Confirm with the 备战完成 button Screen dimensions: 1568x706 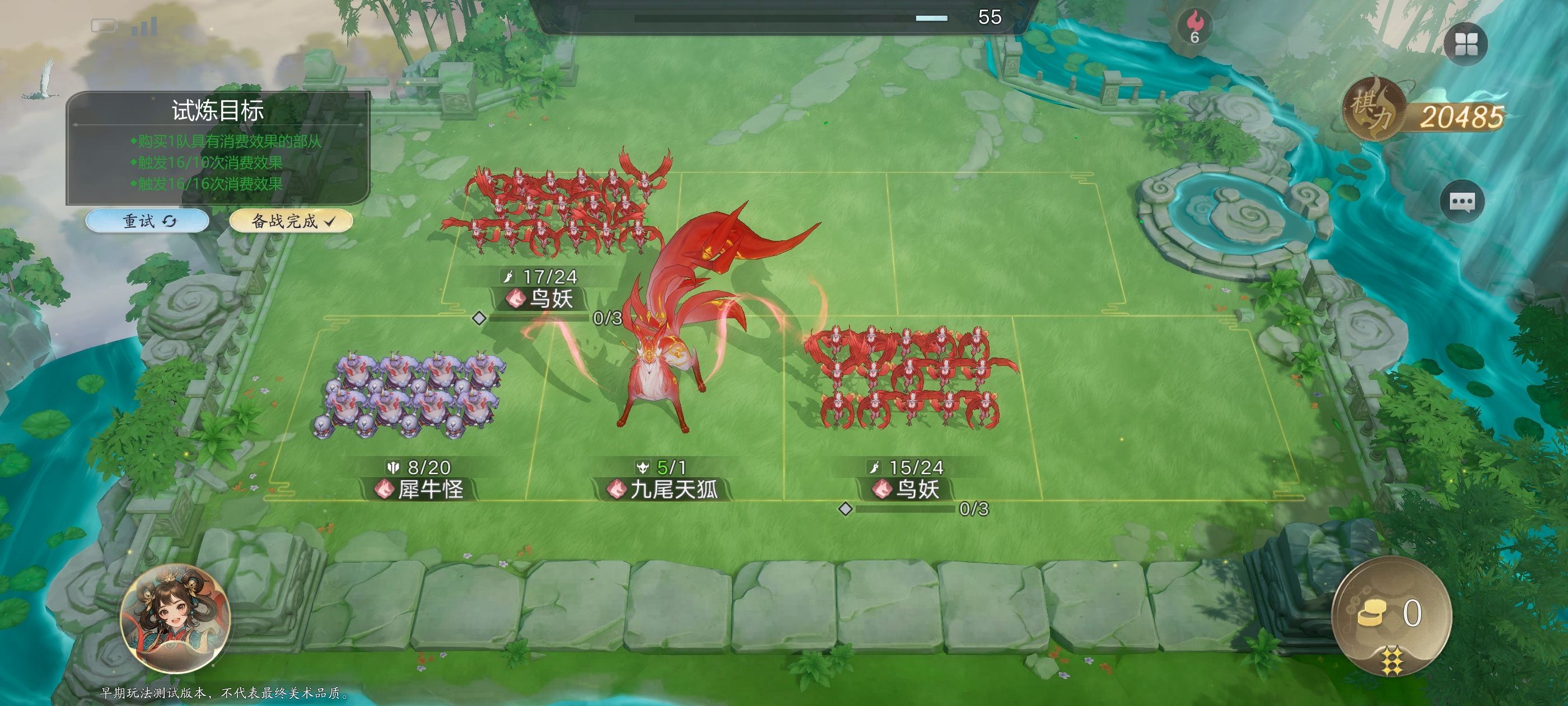click(x=291, y=221)
